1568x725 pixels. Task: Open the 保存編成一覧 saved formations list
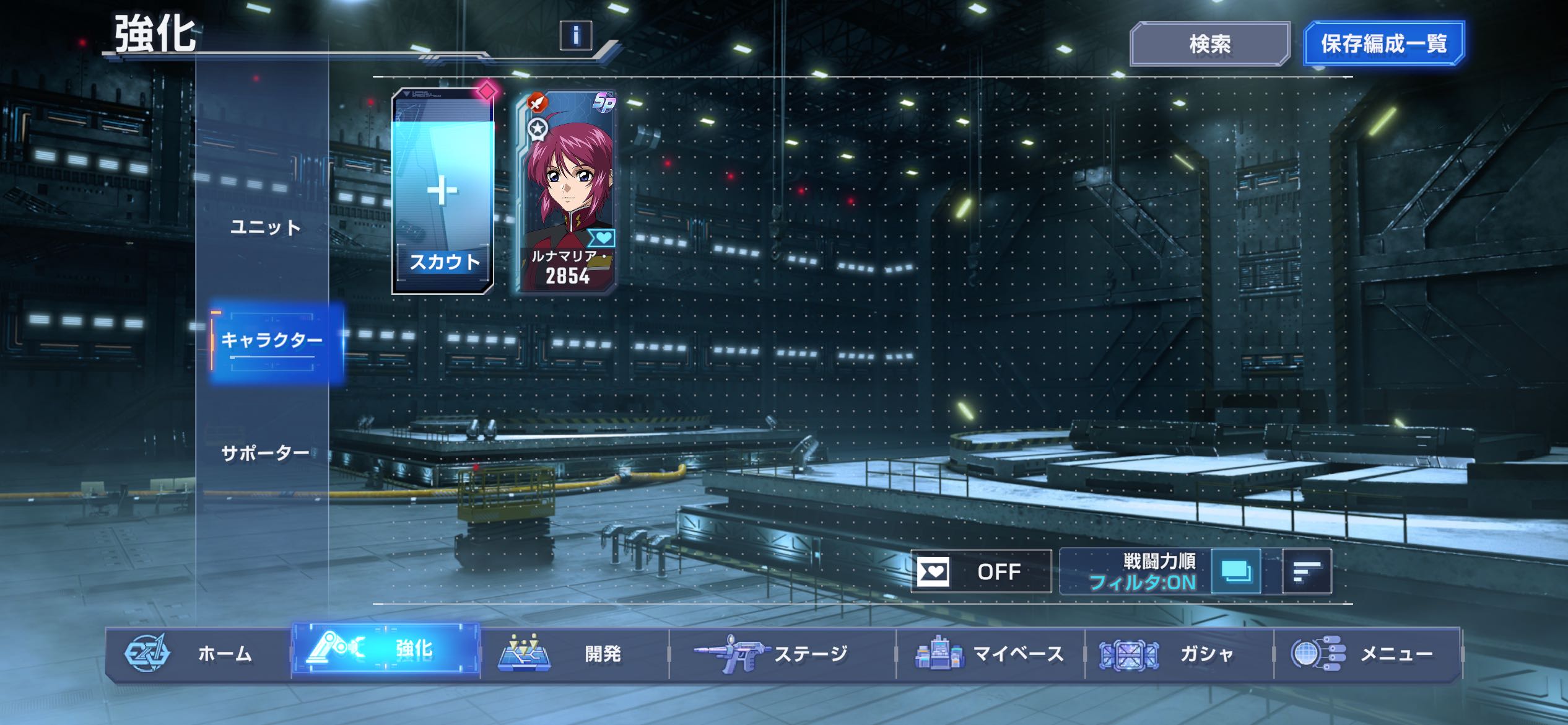point(1383,43)
